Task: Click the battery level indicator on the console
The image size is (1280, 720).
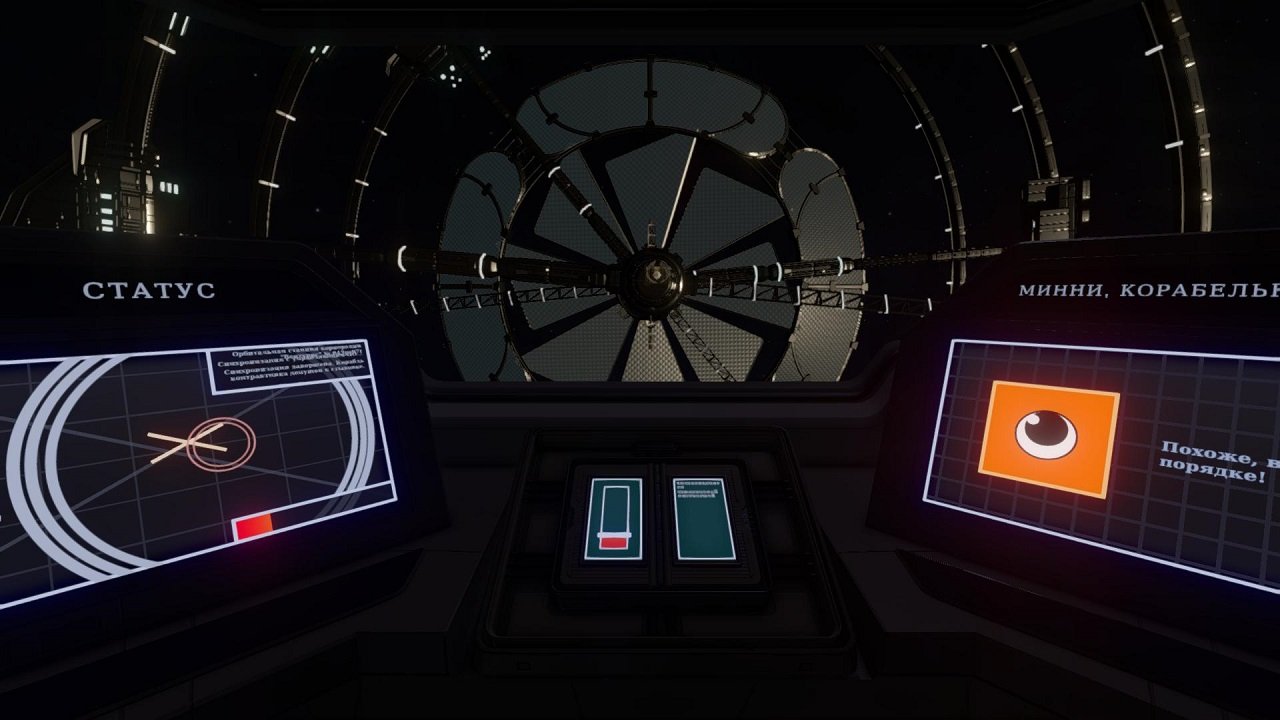Action: 614,517
